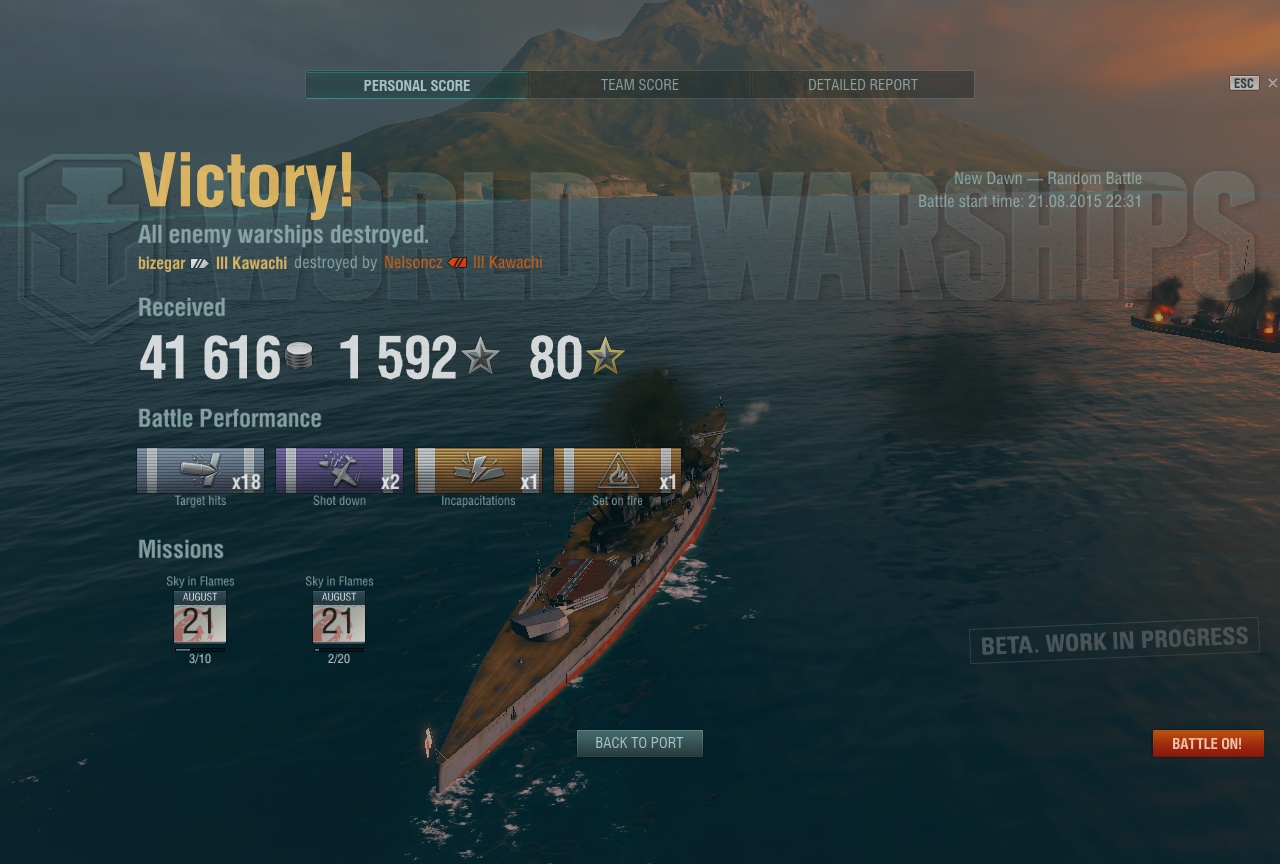Click player name bizegar

[162, 263]
